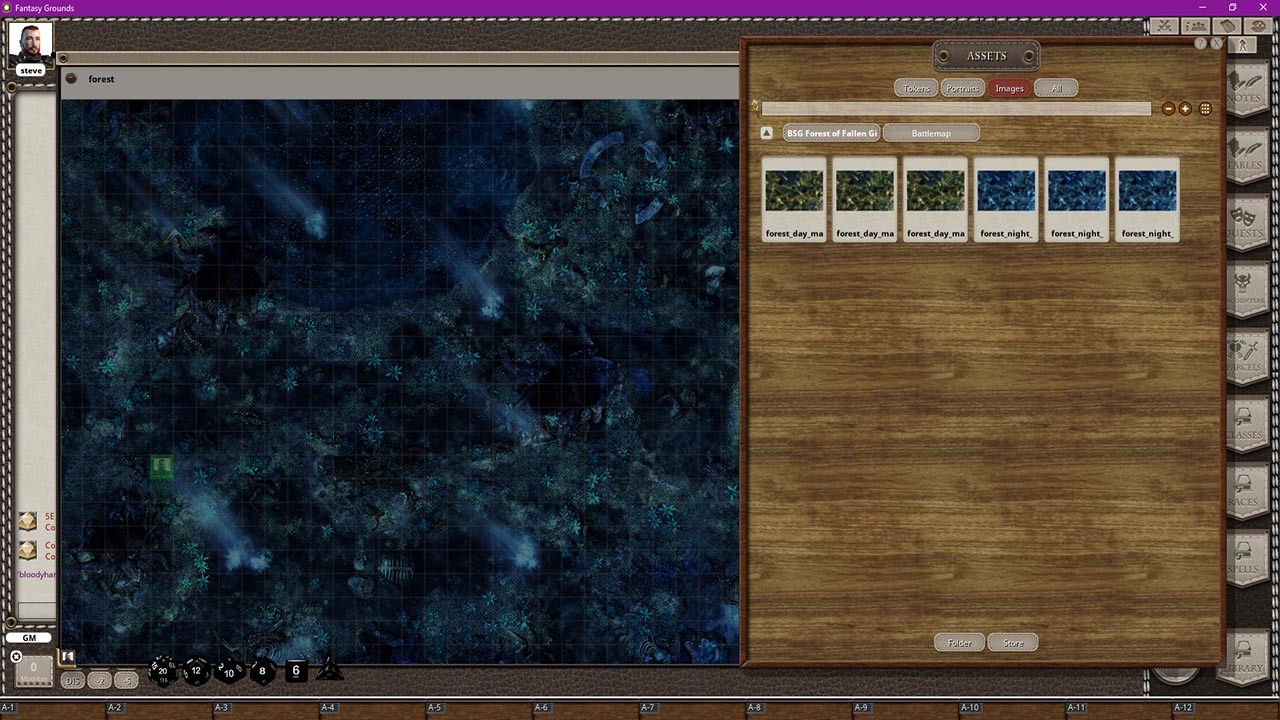Image resolution: width=1280 pixels, height=720 pixels.
Task: Open the Library from the sidebar
Action: click(1247, 655)
